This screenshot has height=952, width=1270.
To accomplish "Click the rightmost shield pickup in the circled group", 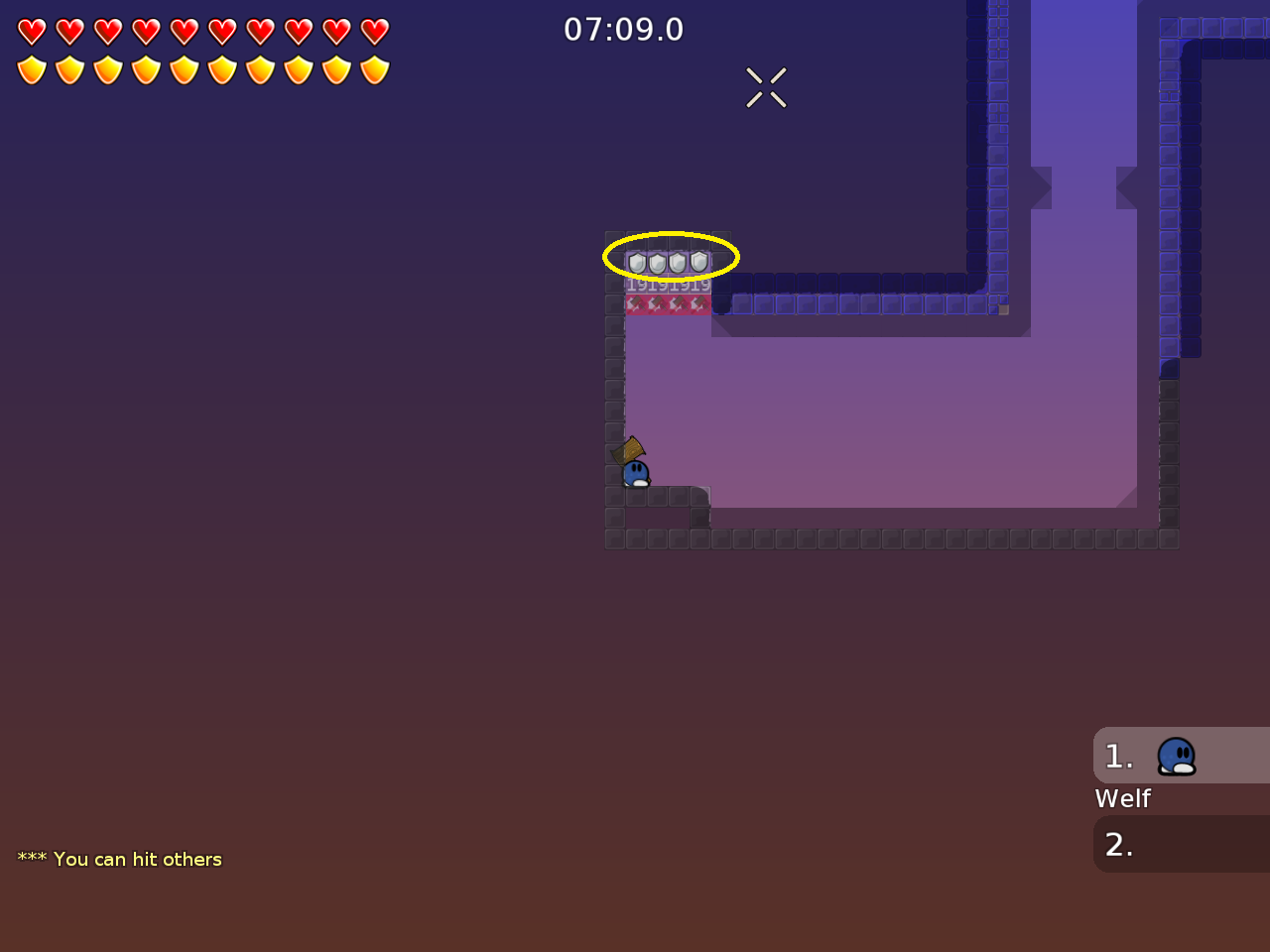I will point(698,261).
